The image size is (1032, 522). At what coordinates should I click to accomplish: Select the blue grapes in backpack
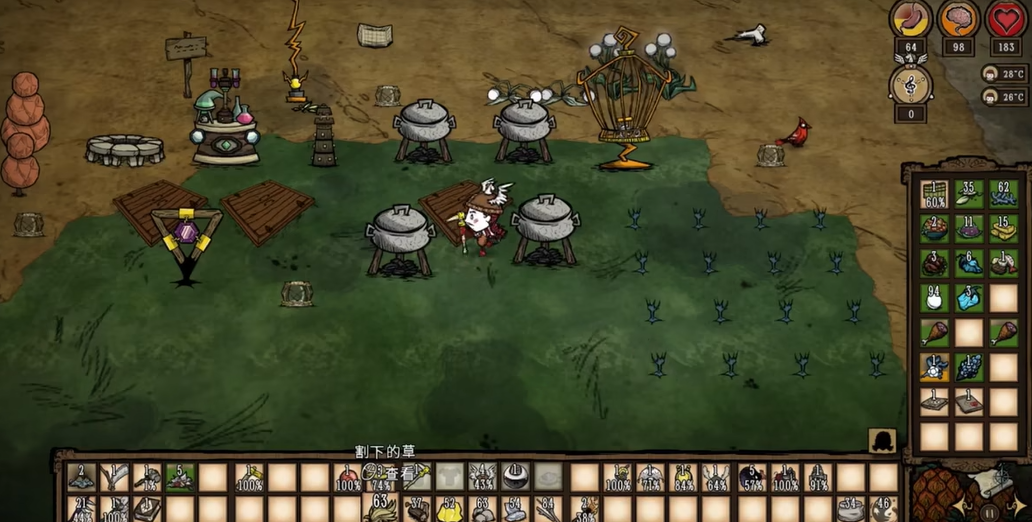(969, 368)
